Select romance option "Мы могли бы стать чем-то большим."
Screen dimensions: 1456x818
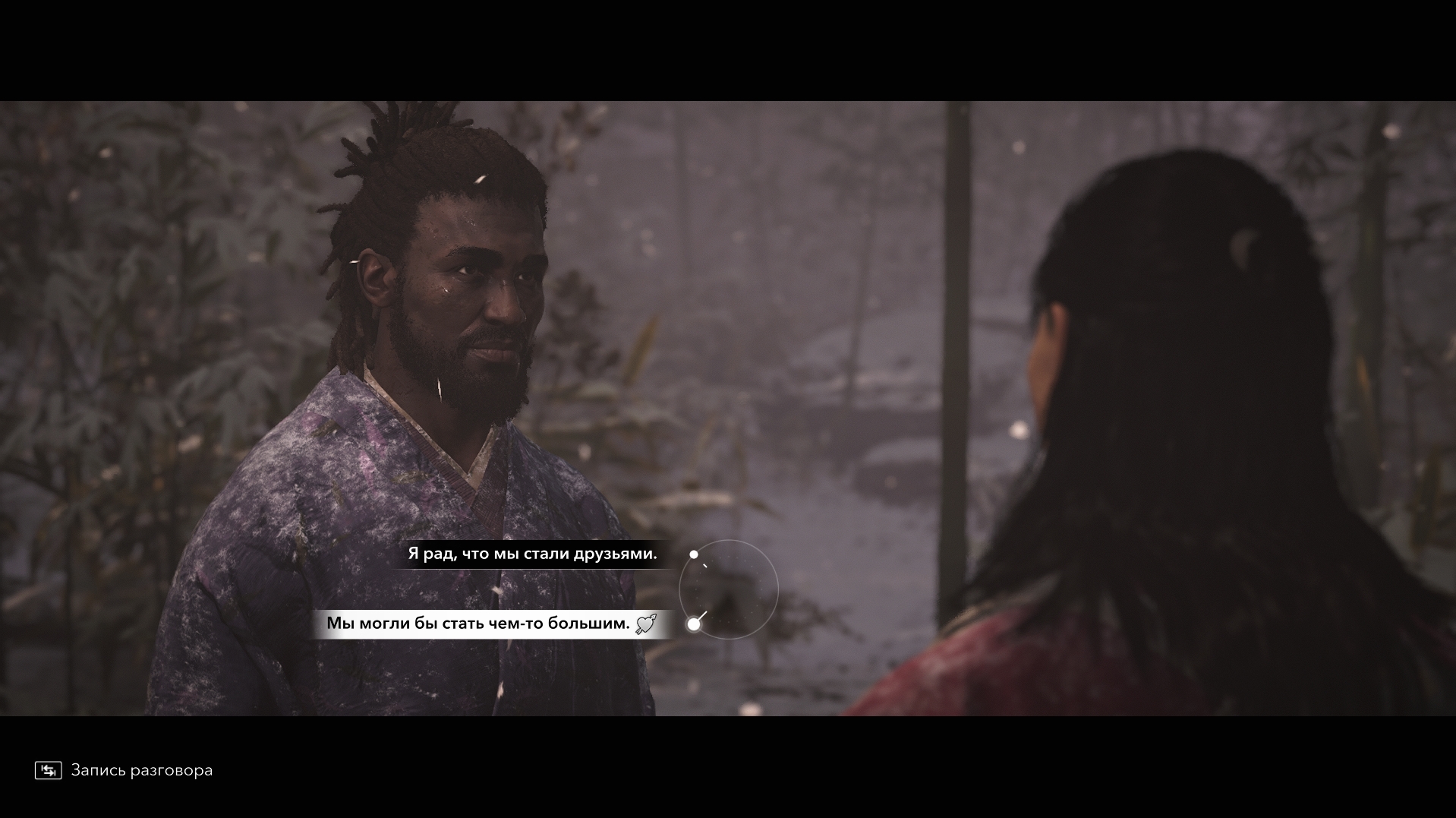[x=479, y=624]
